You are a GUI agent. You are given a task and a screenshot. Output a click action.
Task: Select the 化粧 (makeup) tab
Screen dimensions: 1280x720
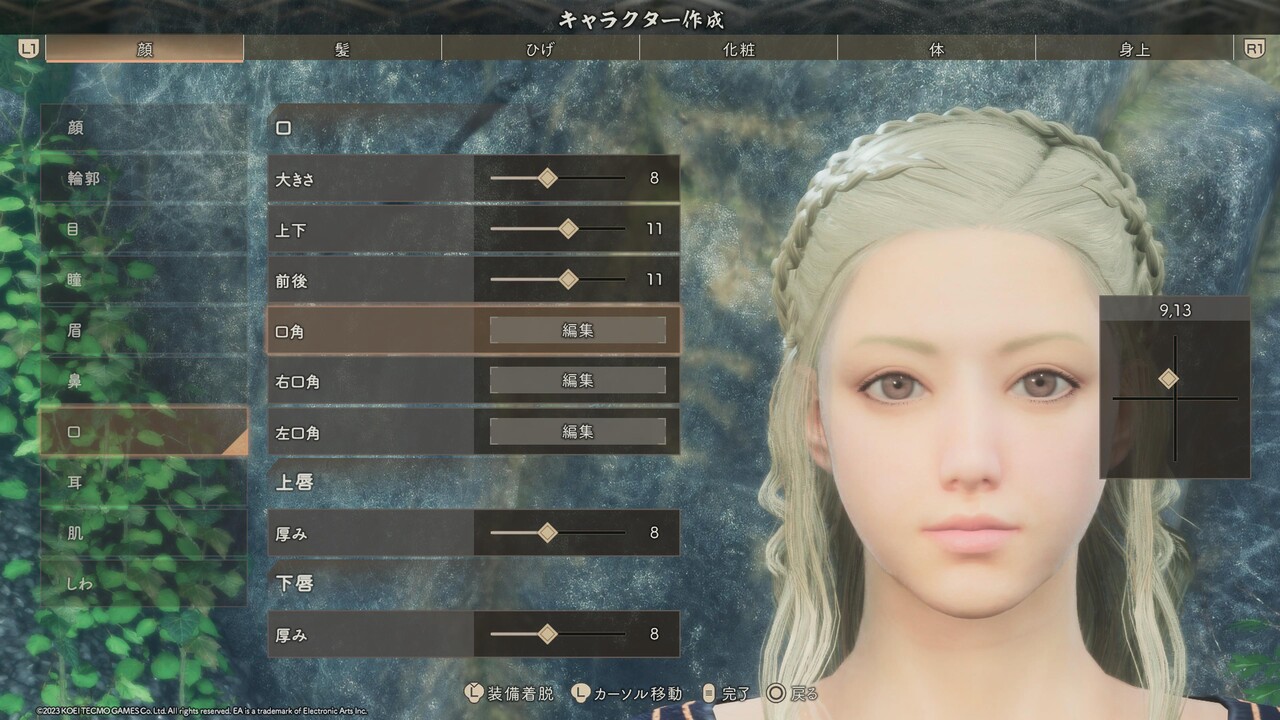(738, 49)
